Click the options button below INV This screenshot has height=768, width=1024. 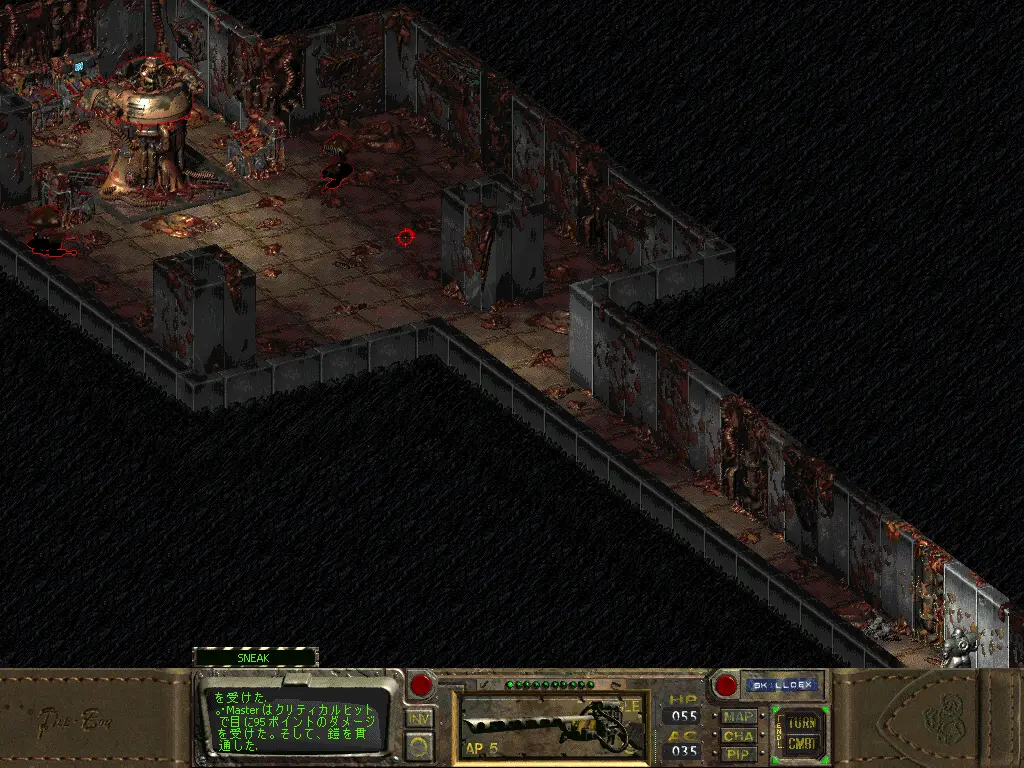[x=420, y=745]
